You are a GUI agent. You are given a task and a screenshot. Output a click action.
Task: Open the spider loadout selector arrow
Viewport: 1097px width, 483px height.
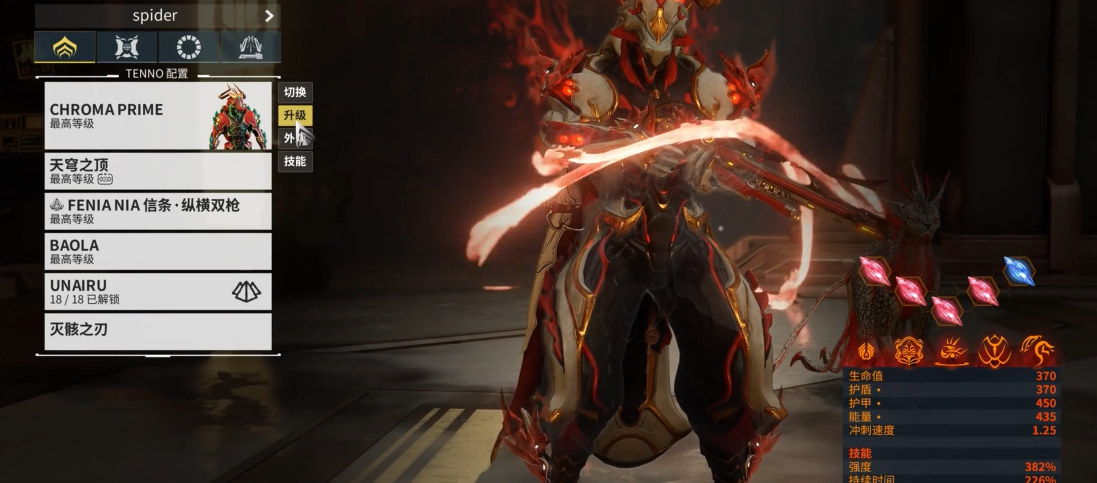269,16
